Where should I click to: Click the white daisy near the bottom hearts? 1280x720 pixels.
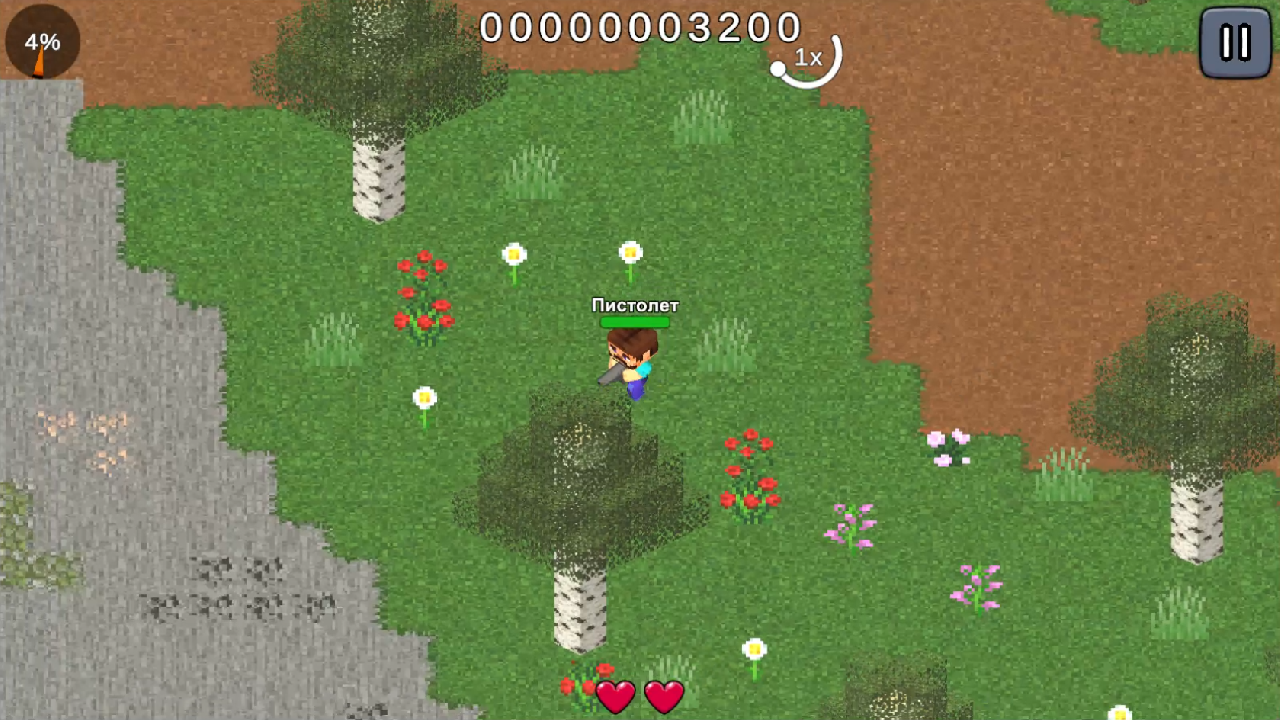pos(753,650)
